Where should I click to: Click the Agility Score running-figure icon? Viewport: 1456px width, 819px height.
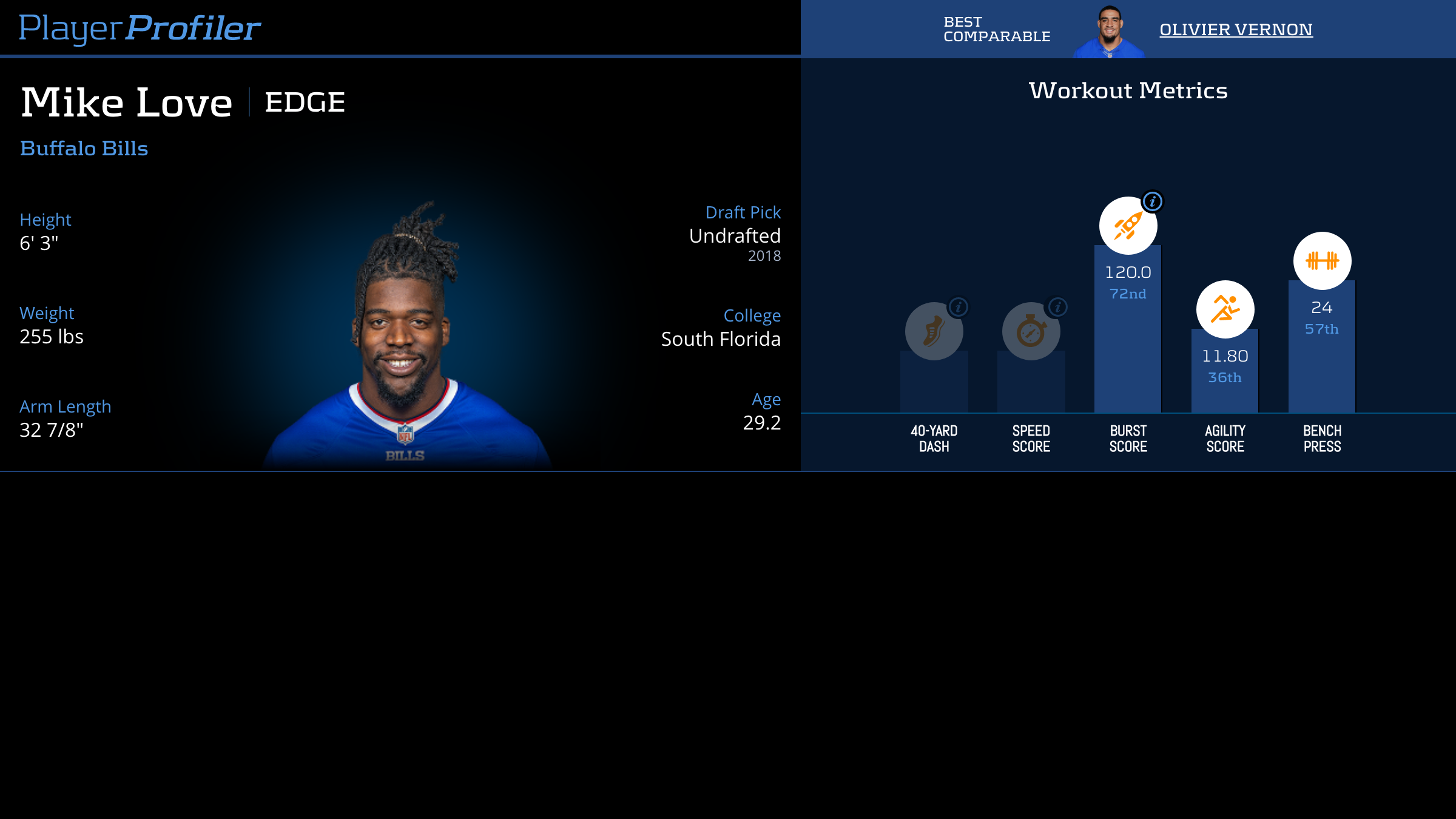click(x=1225, y=309)
